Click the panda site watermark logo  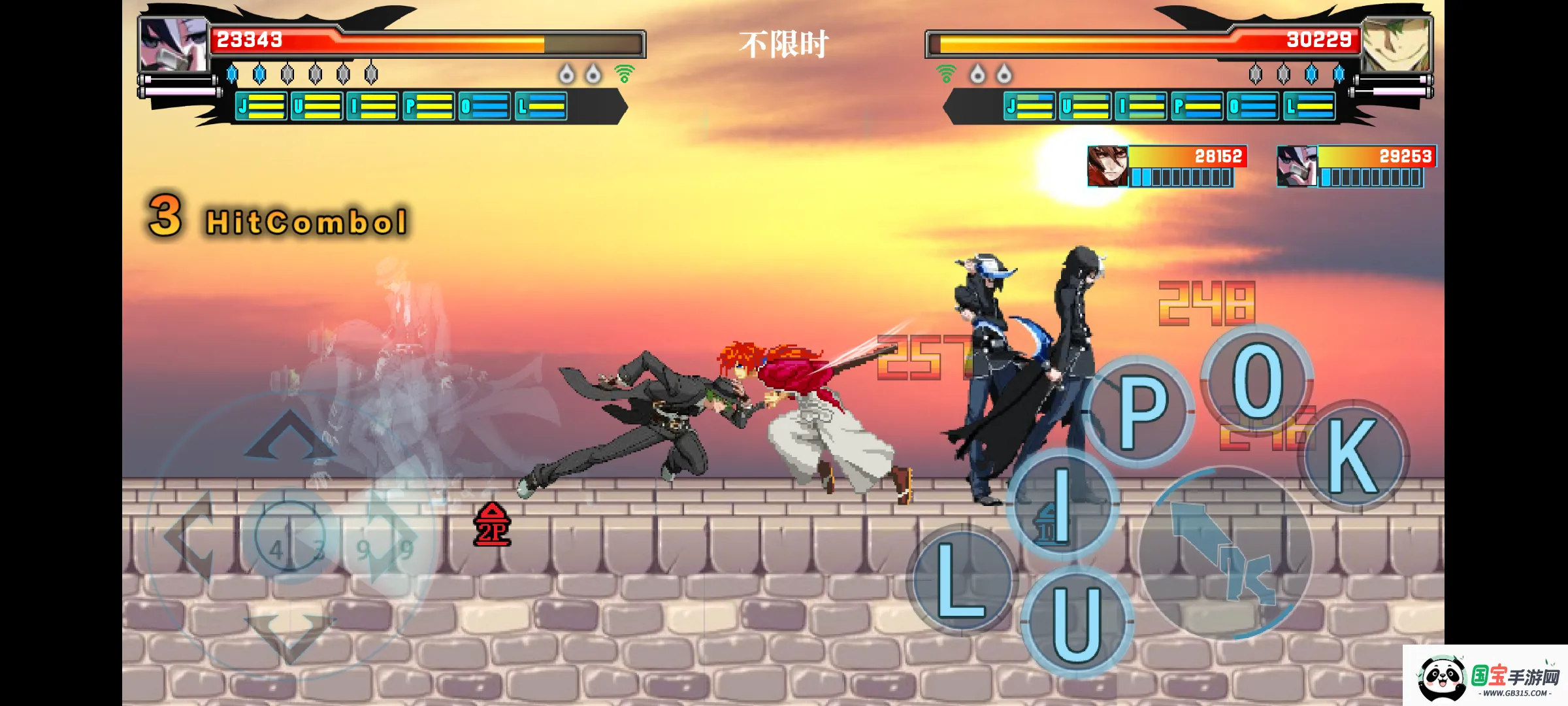pyautogui.click(x=1441, y=679)
